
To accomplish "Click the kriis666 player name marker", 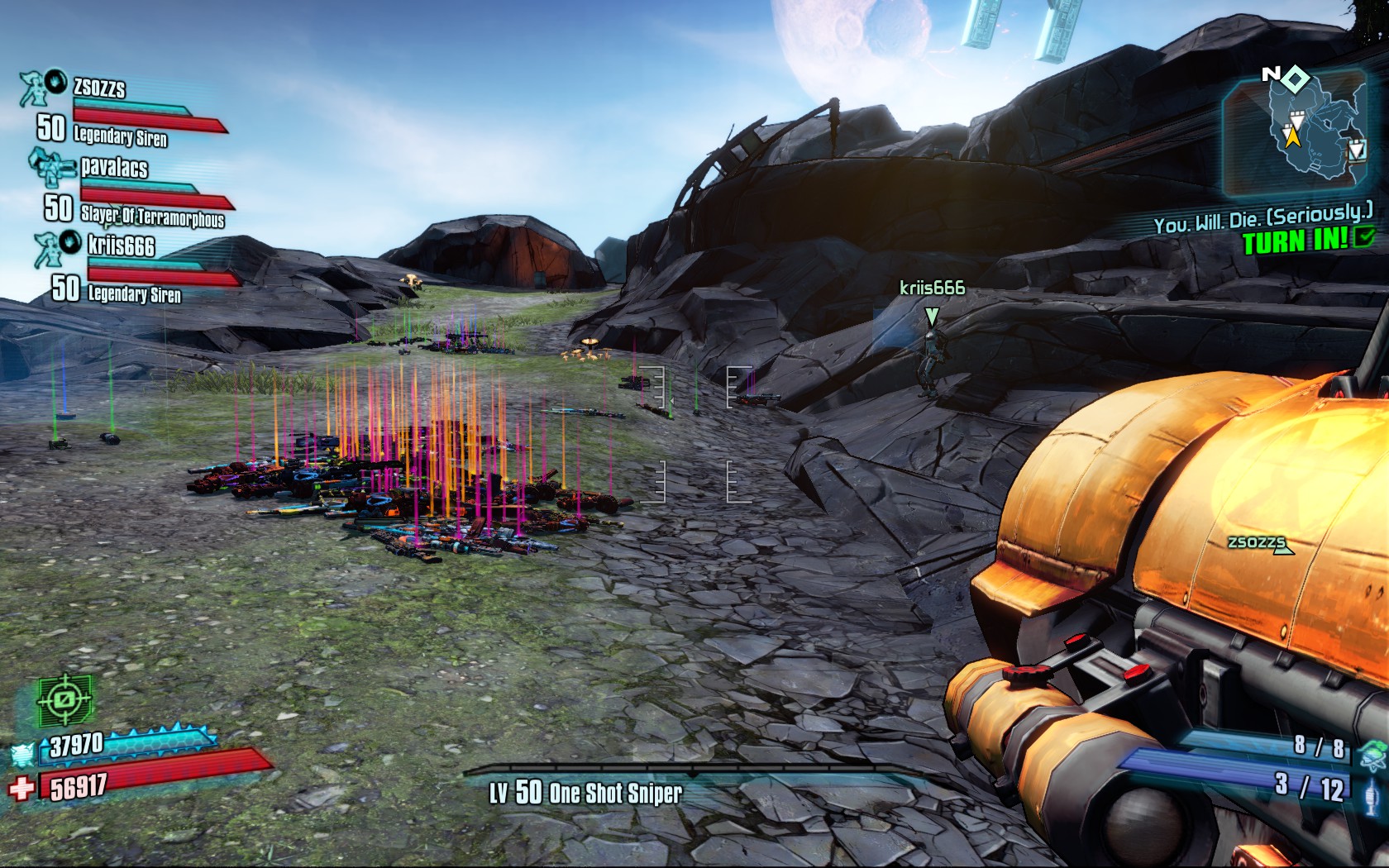I will pyautogui.click(x=932, y=288).
